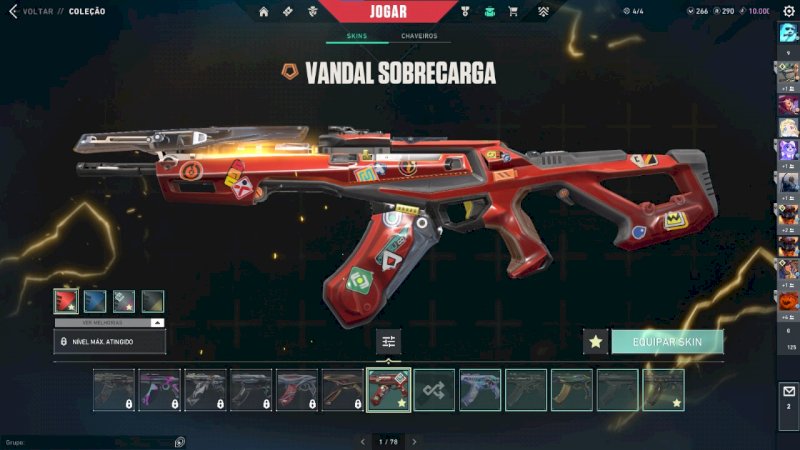Image resolution: width=800 pixels, height=450 pixels.
Task: Go to the next skin page arrow
Action: click(414, 441)
